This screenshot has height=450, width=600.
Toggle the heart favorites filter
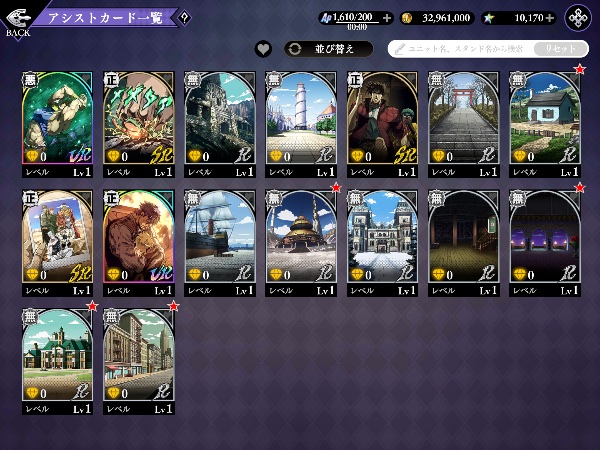tap(264, 48)
